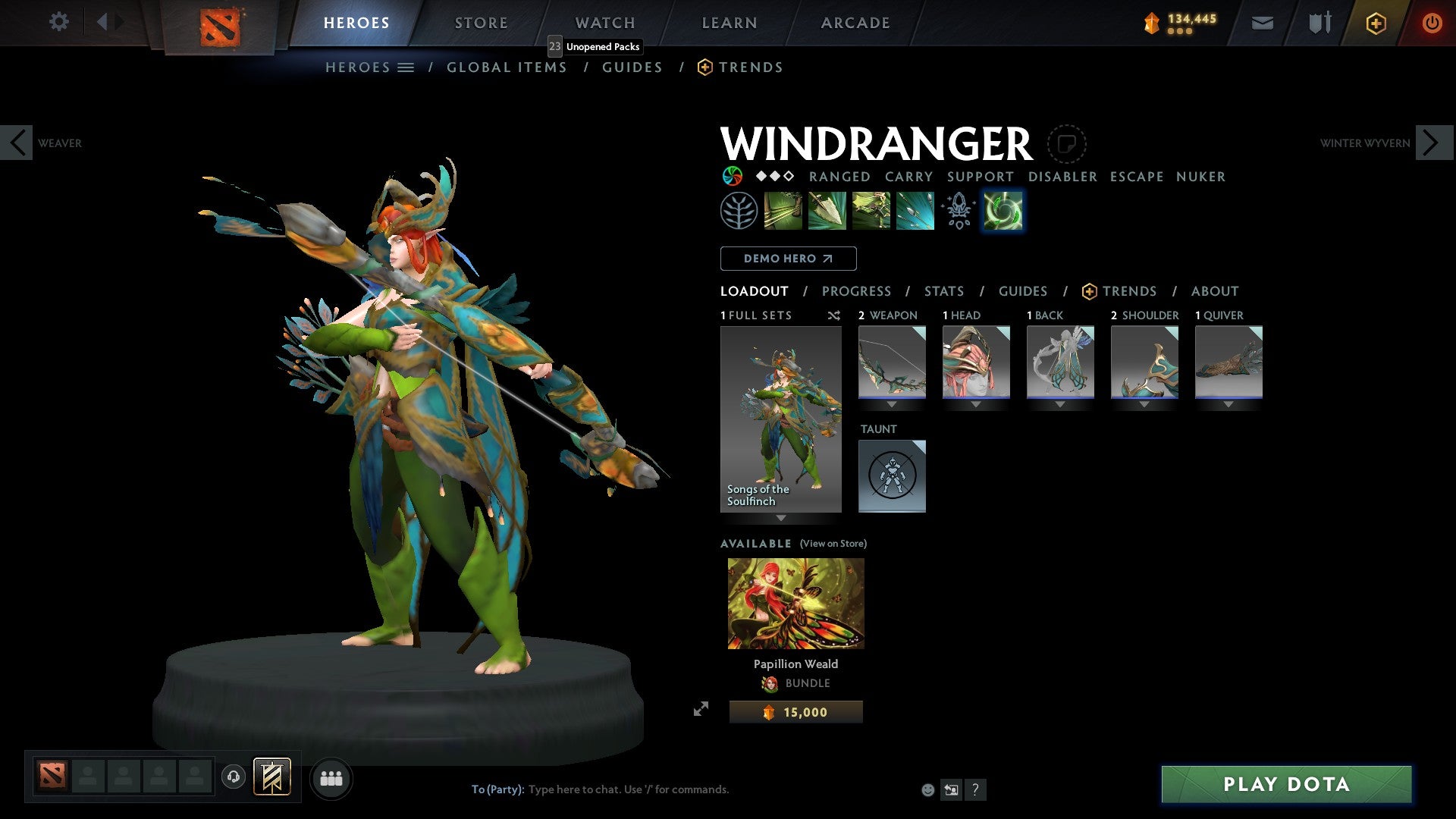Image resolution: width=1456 pixels, height=819 pixels.
Task: Expand the Songs of the Soulfinch set dropdown
Action: [780, 518]
